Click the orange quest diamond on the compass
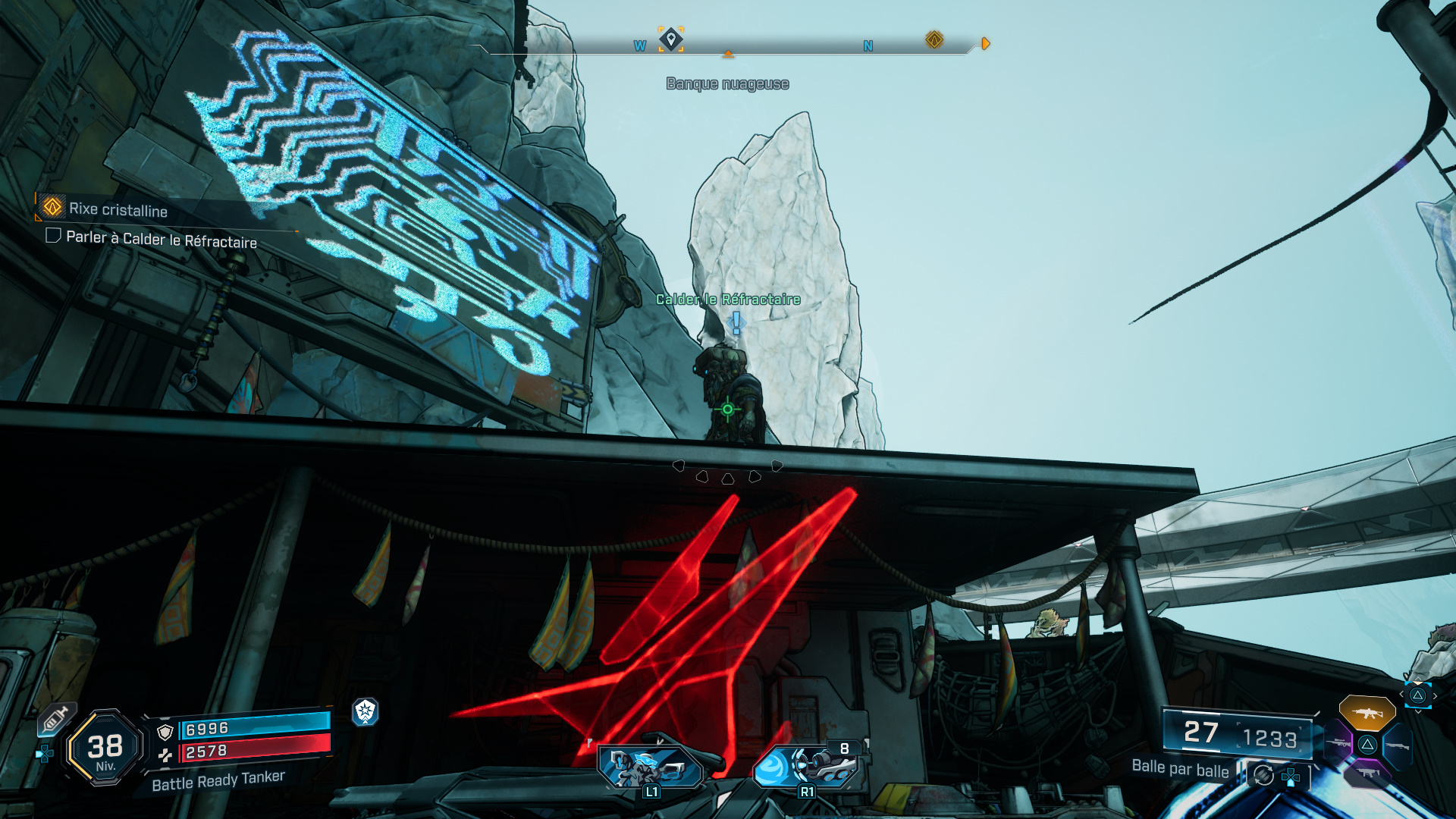 coord(934,39)
